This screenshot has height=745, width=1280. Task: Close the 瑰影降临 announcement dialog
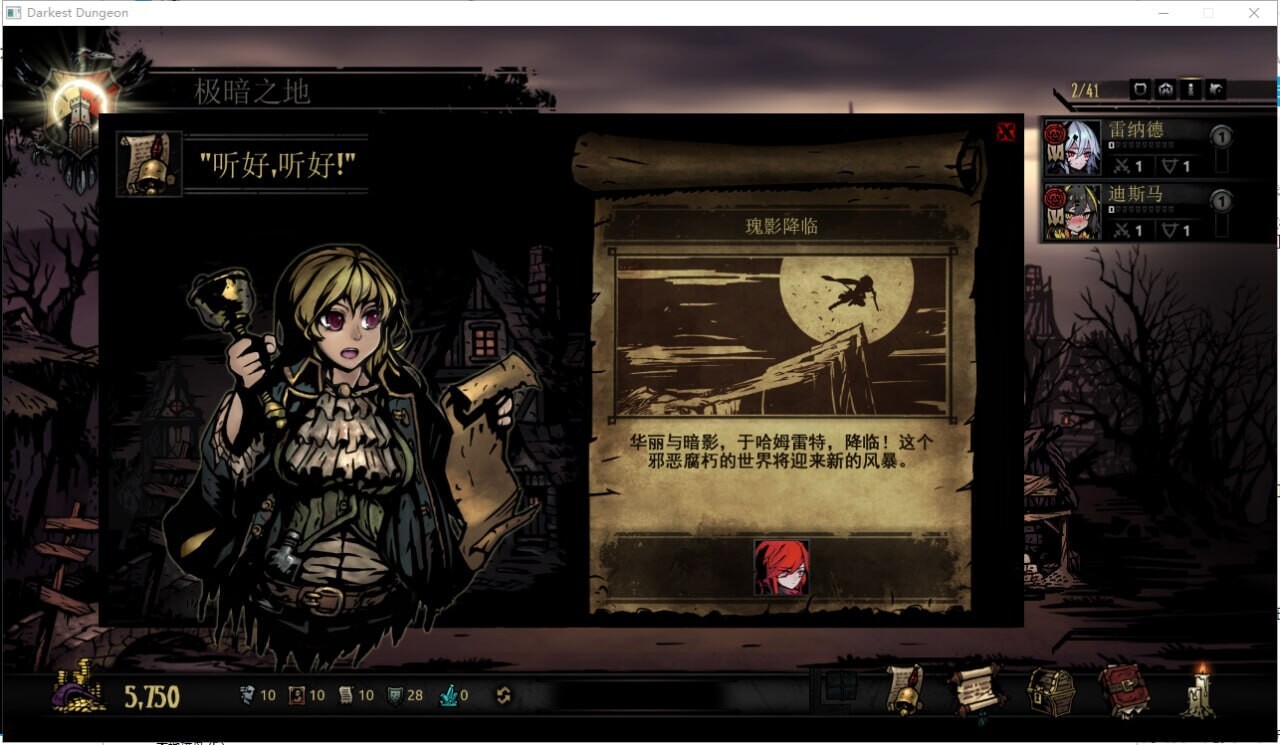[x=1005, y=131]
